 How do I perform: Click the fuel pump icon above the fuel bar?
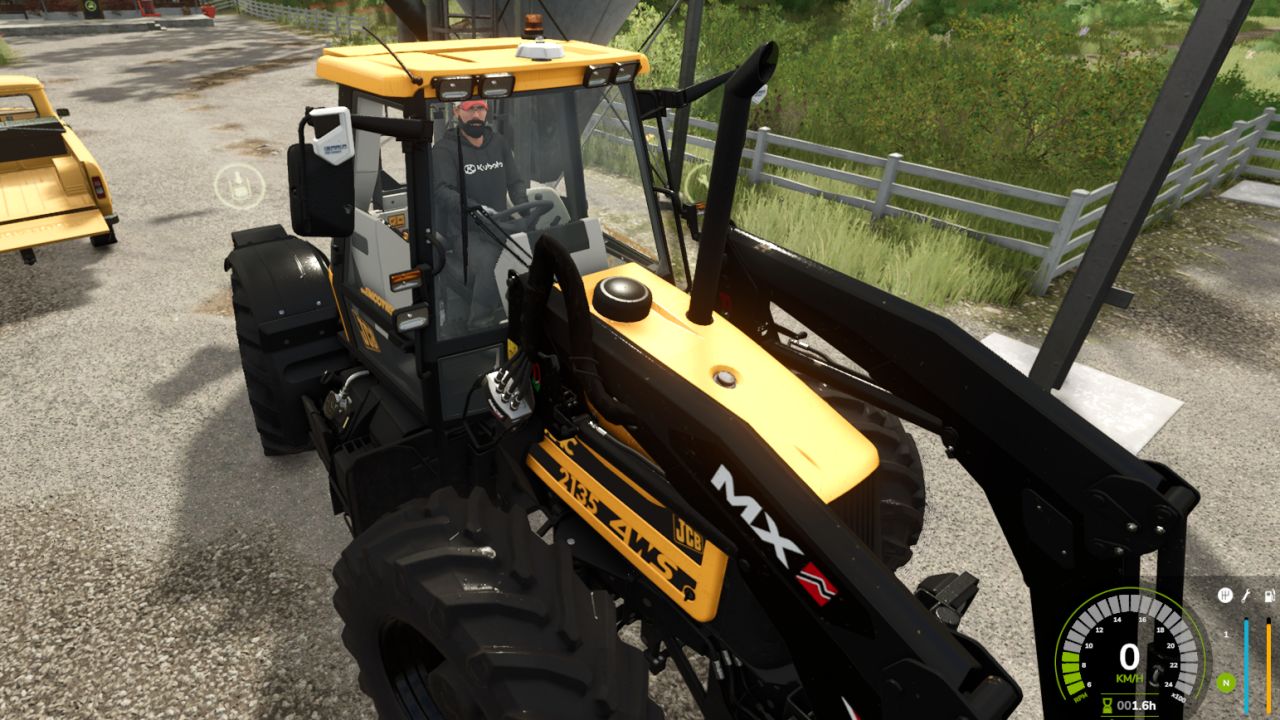tap(1268, 596)
